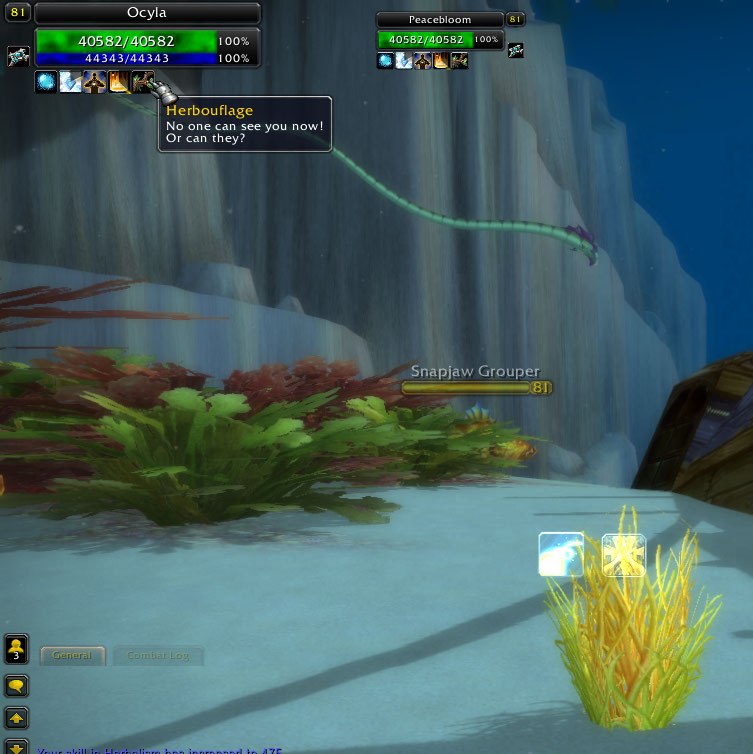Click the chat scroll-up arrow button
Image resolution: width=753 pixels, height=754 pixels.
coord(17,717)
